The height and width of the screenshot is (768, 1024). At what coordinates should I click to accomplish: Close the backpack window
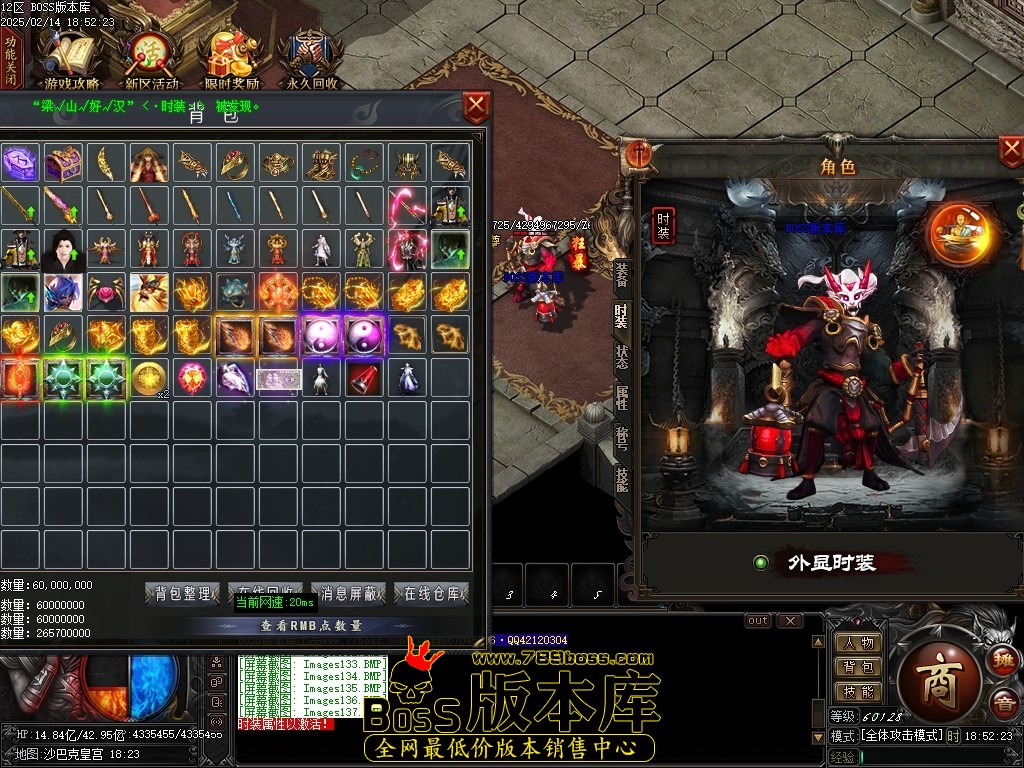pos(477,106)
